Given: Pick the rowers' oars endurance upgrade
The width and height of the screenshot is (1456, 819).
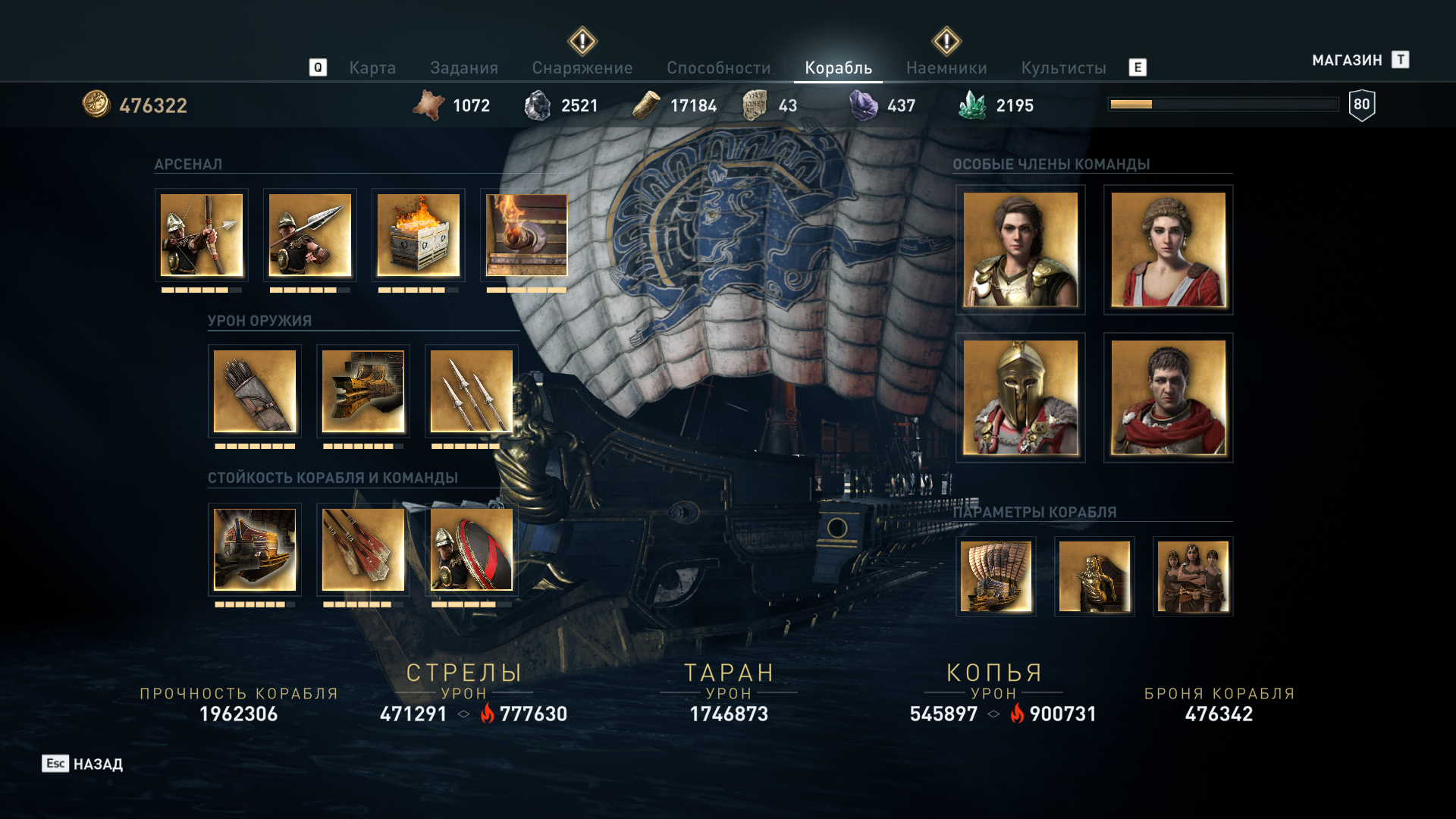Looking at the screenshot, I should 363,550.
